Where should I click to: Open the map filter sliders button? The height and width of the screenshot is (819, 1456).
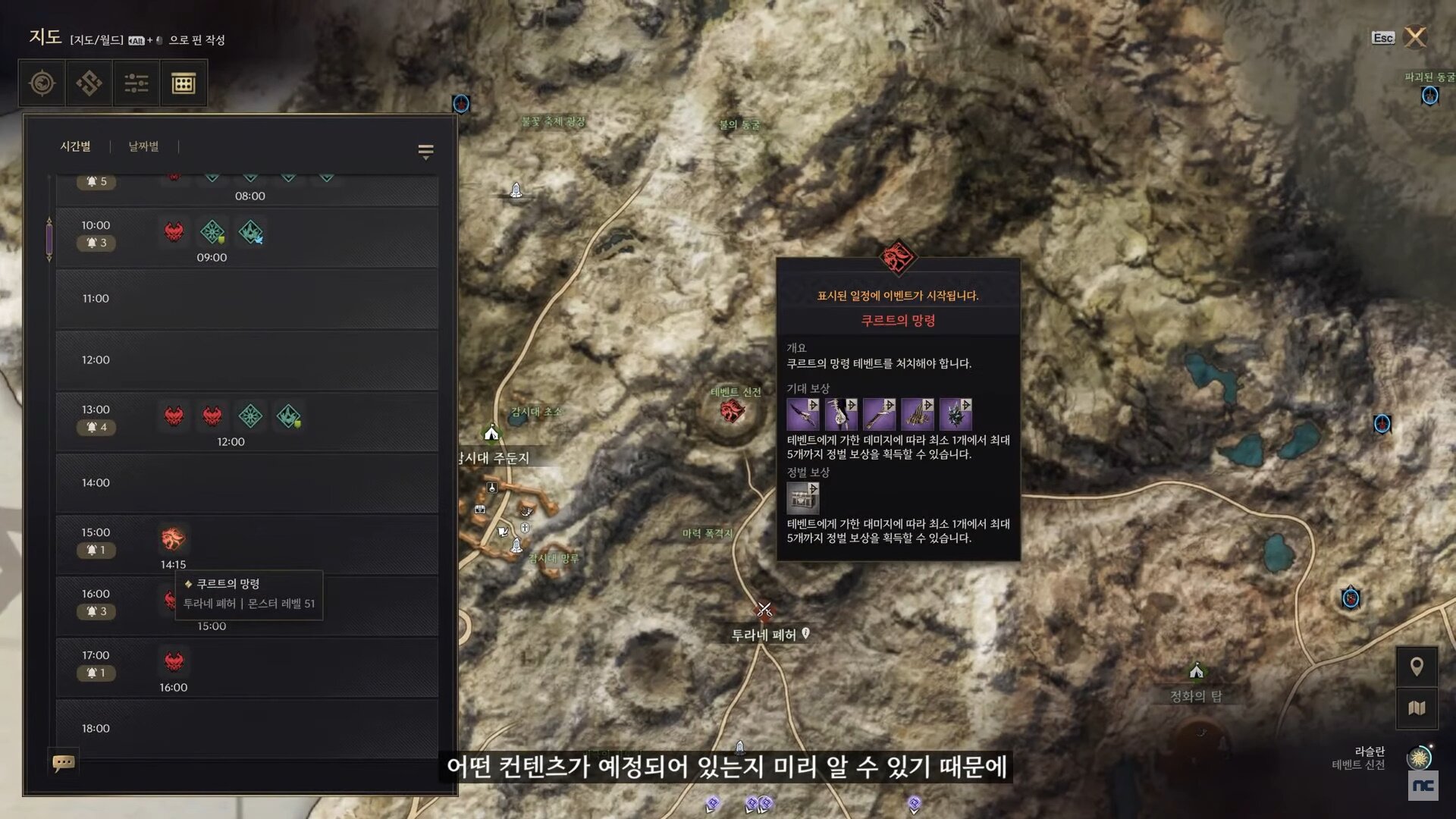[136, 83]
